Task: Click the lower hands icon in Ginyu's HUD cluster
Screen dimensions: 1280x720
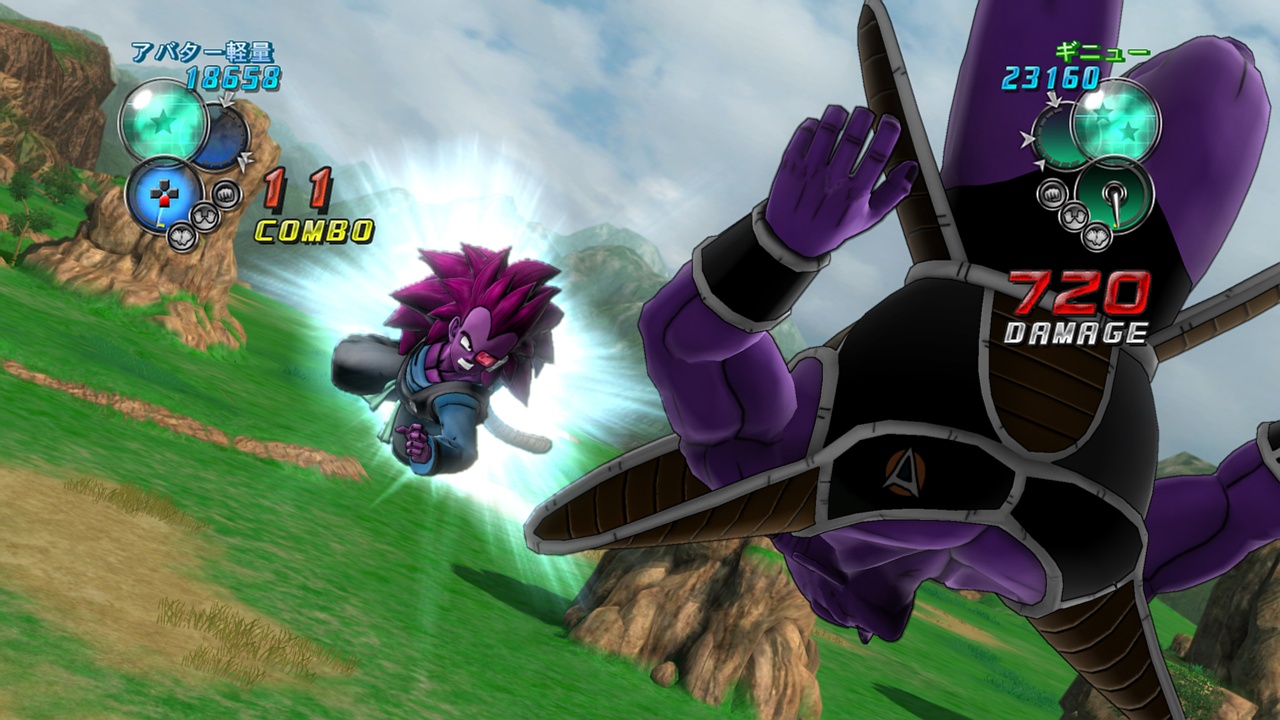Action: tap(1096, 238)
